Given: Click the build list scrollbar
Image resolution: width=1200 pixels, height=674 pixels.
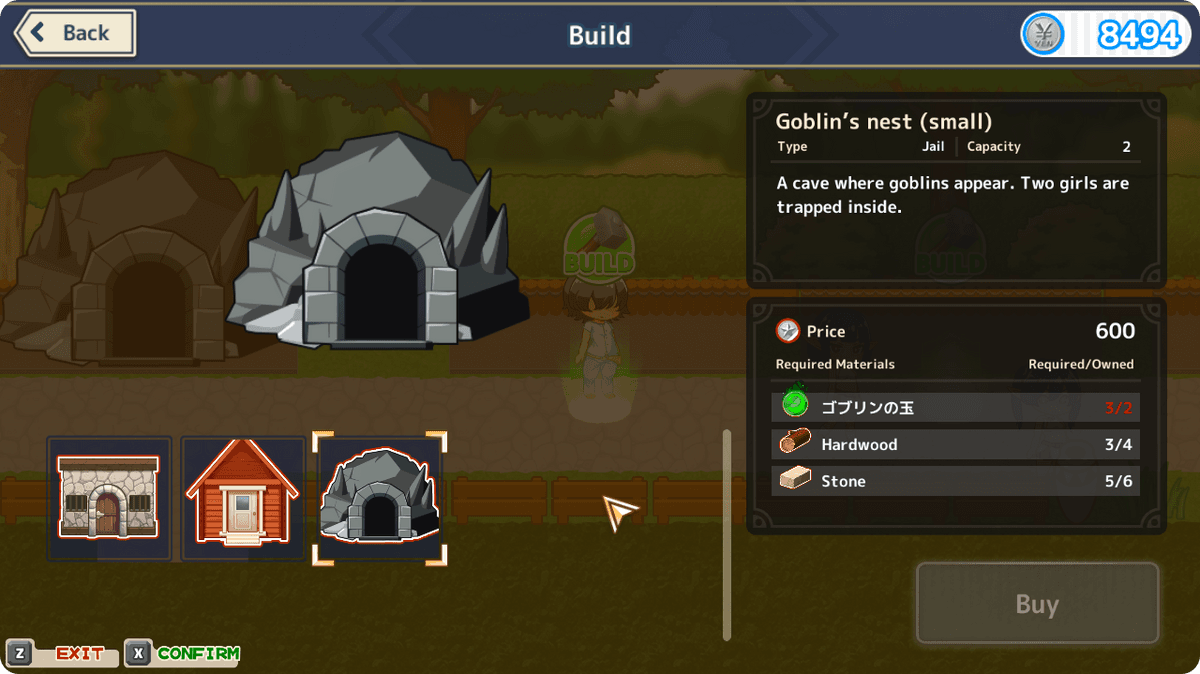Looking at the screenshot, I should coord(727,534).
